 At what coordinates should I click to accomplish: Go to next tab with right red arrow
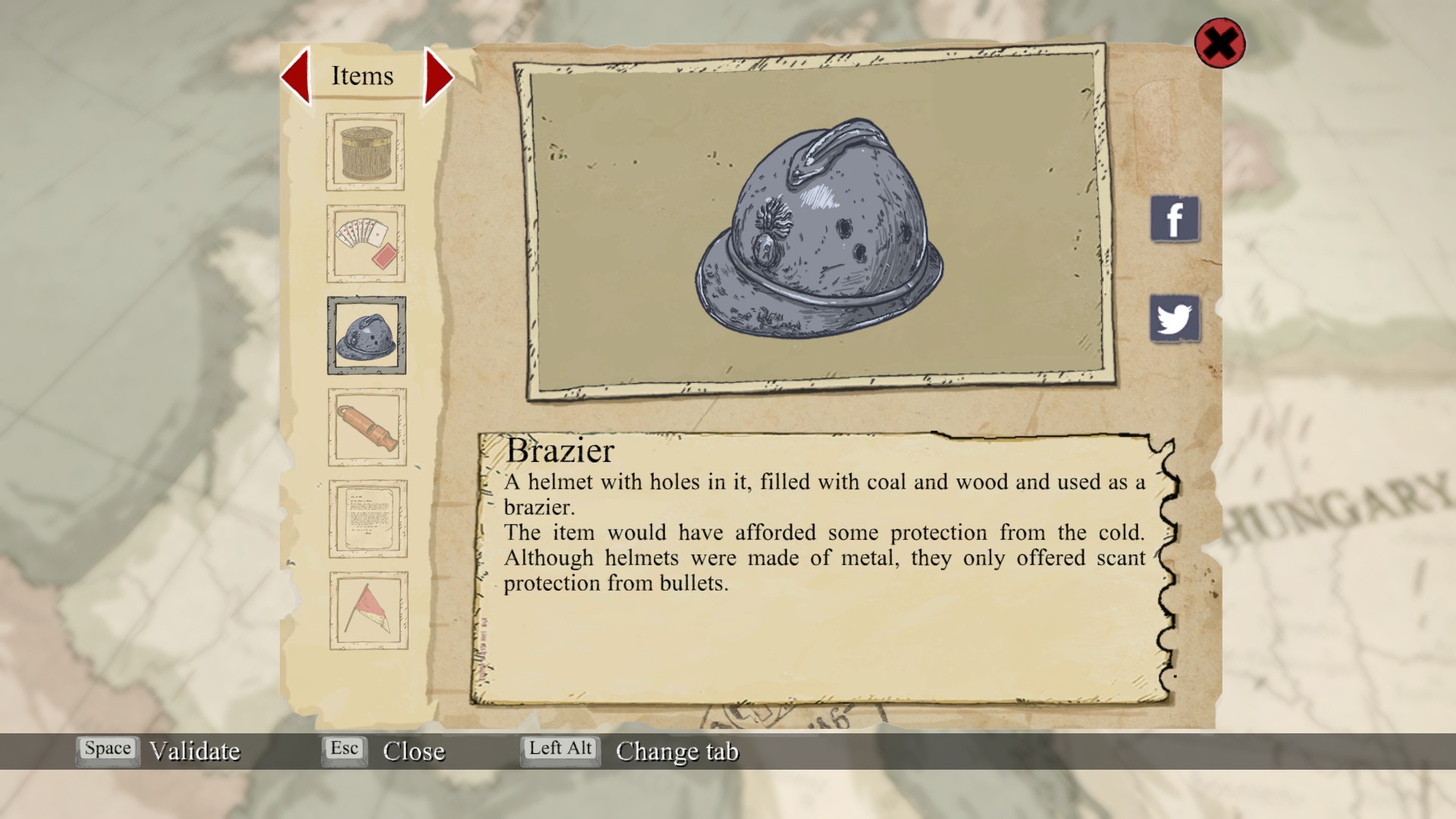tap(438, 76)
